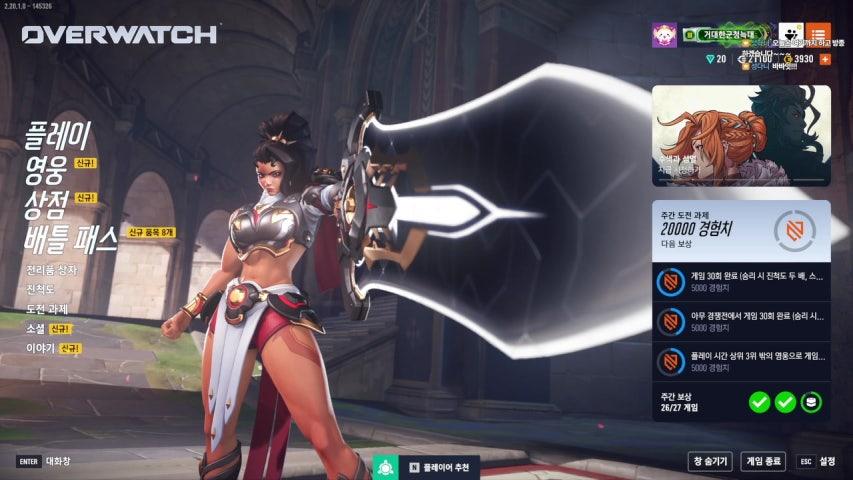
Task: Open the orange list menu button
Action: pyautogui.click(x=818, y=34)
